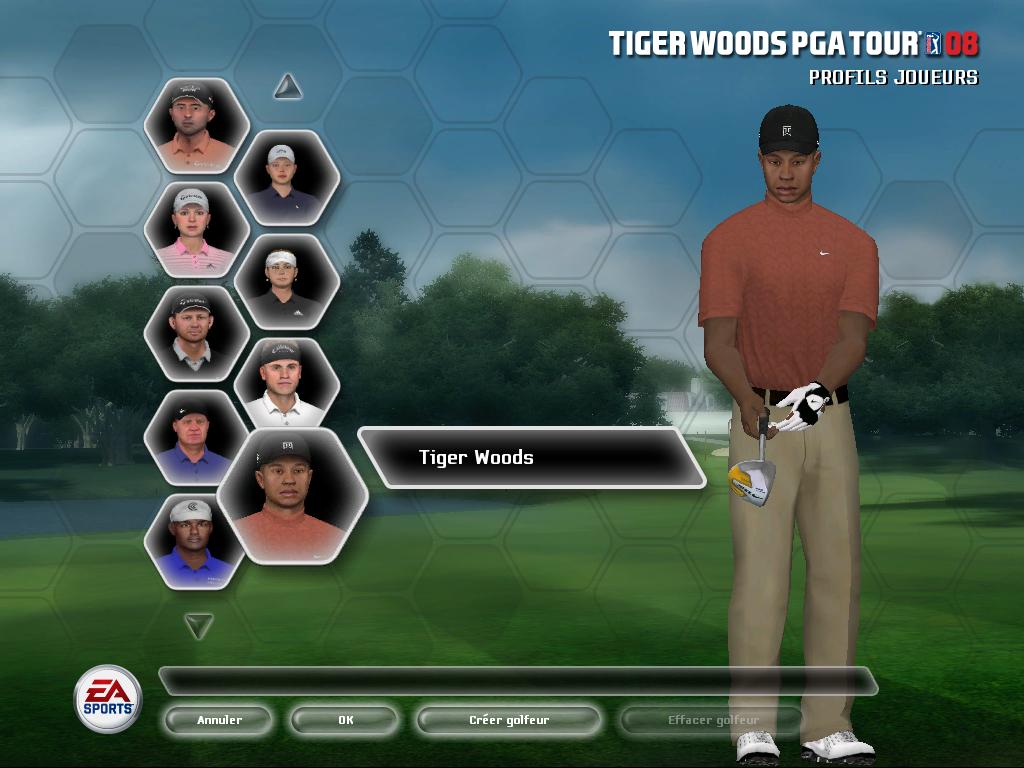The height and width of the screenshot is (768, 1024).
Task: Click the Effacer golfeur button
Action: (x=712, y=720)
